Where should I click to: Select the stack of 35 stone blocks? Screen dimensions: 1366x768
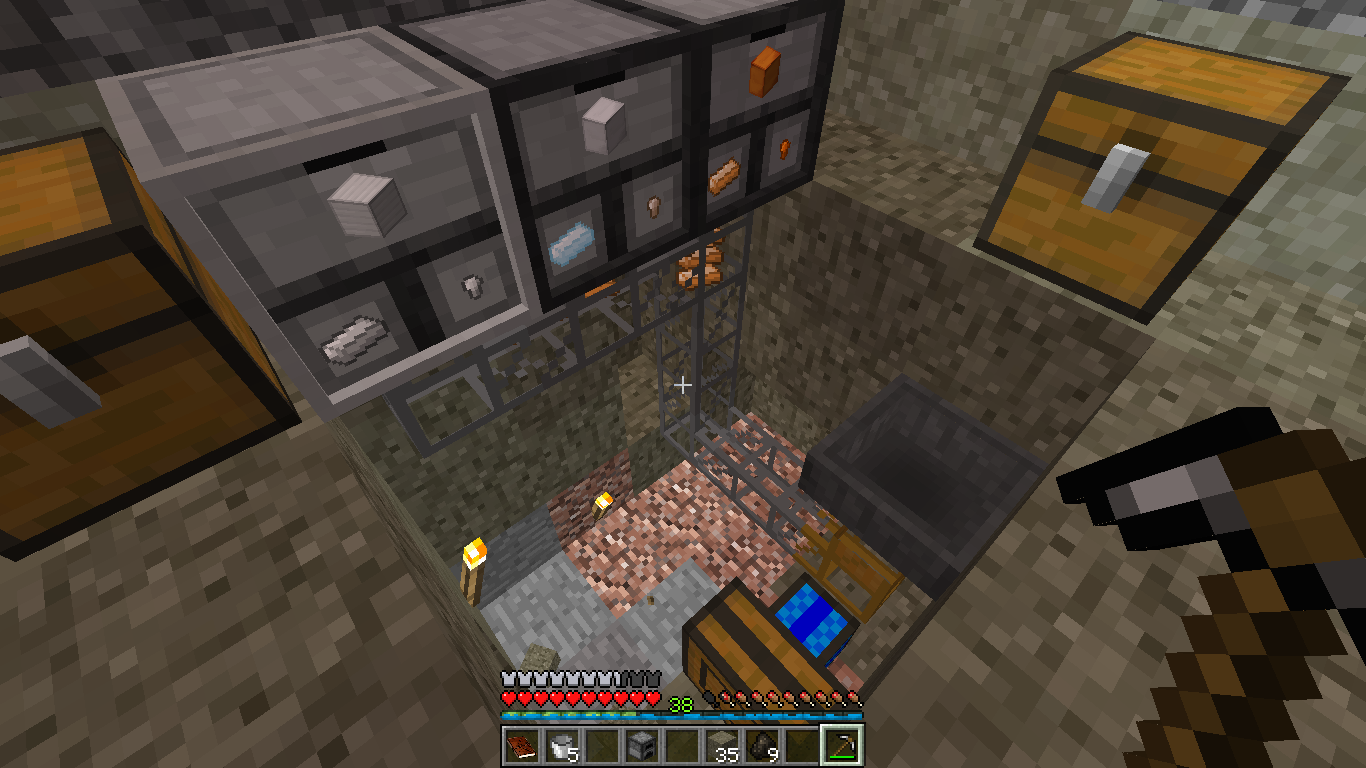point(721,745)
